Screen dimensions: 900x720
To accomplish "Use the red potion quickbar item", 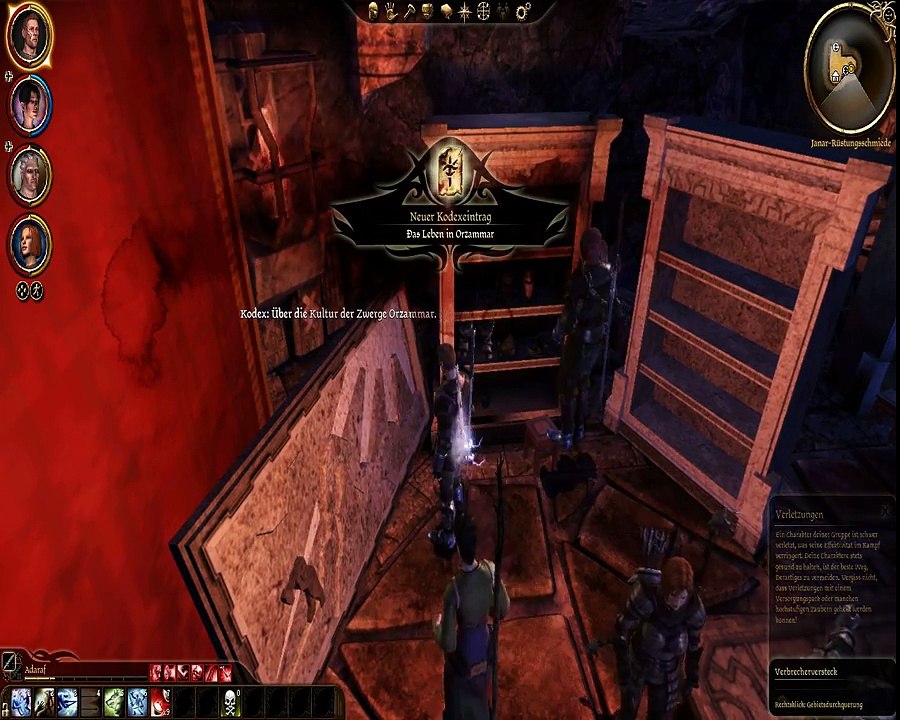I will point(161,700).
